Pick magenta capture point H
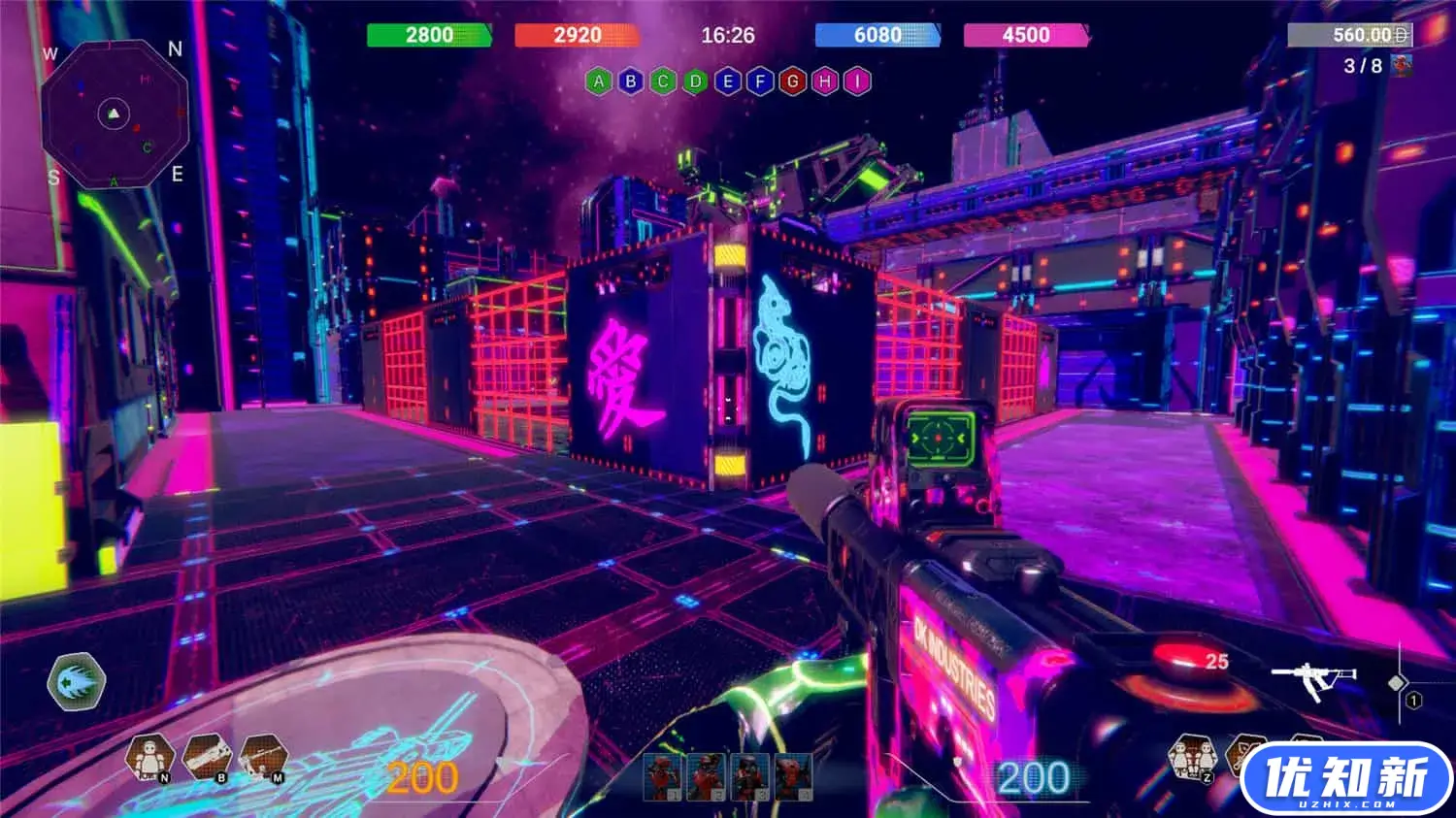 click(x=824, y=82)
